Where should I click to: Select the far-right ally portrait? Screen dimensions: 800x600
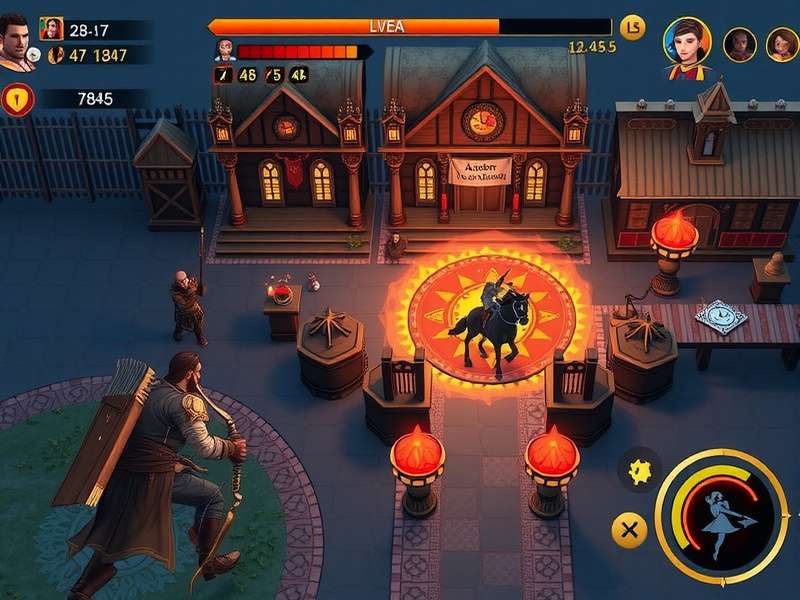[782, 44]
